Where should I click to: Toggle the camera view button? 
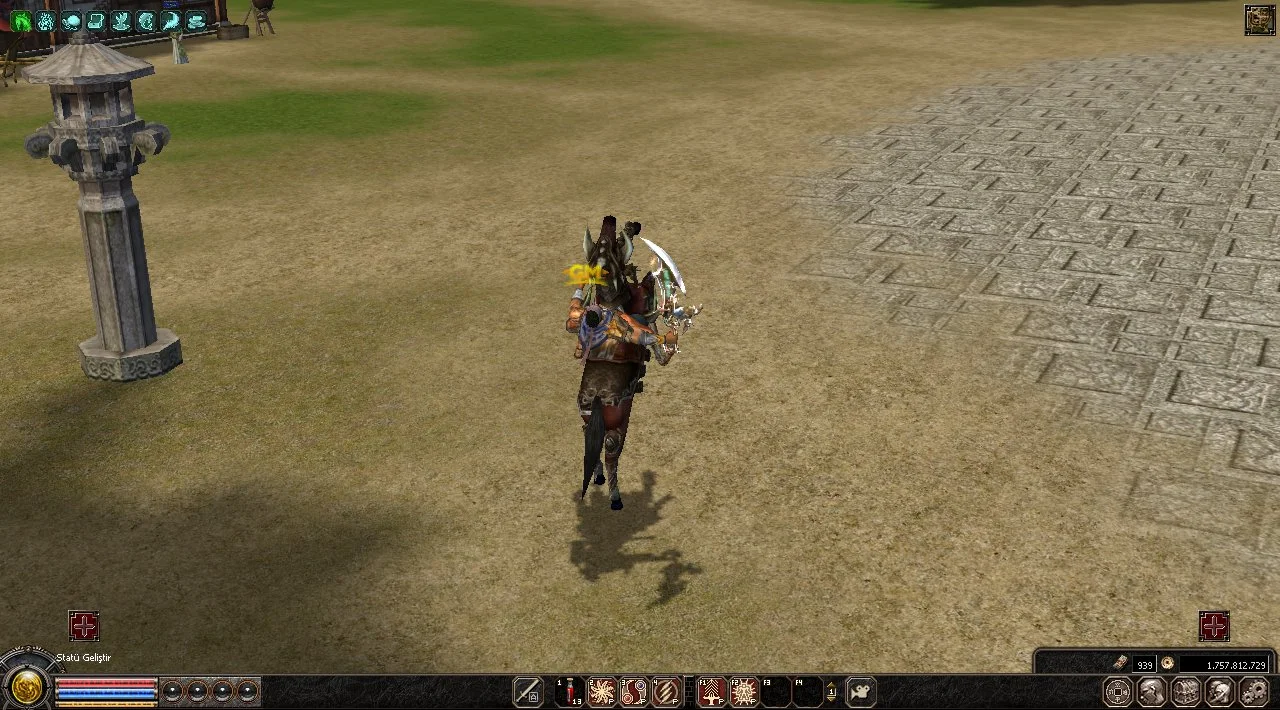click(860, 691)
